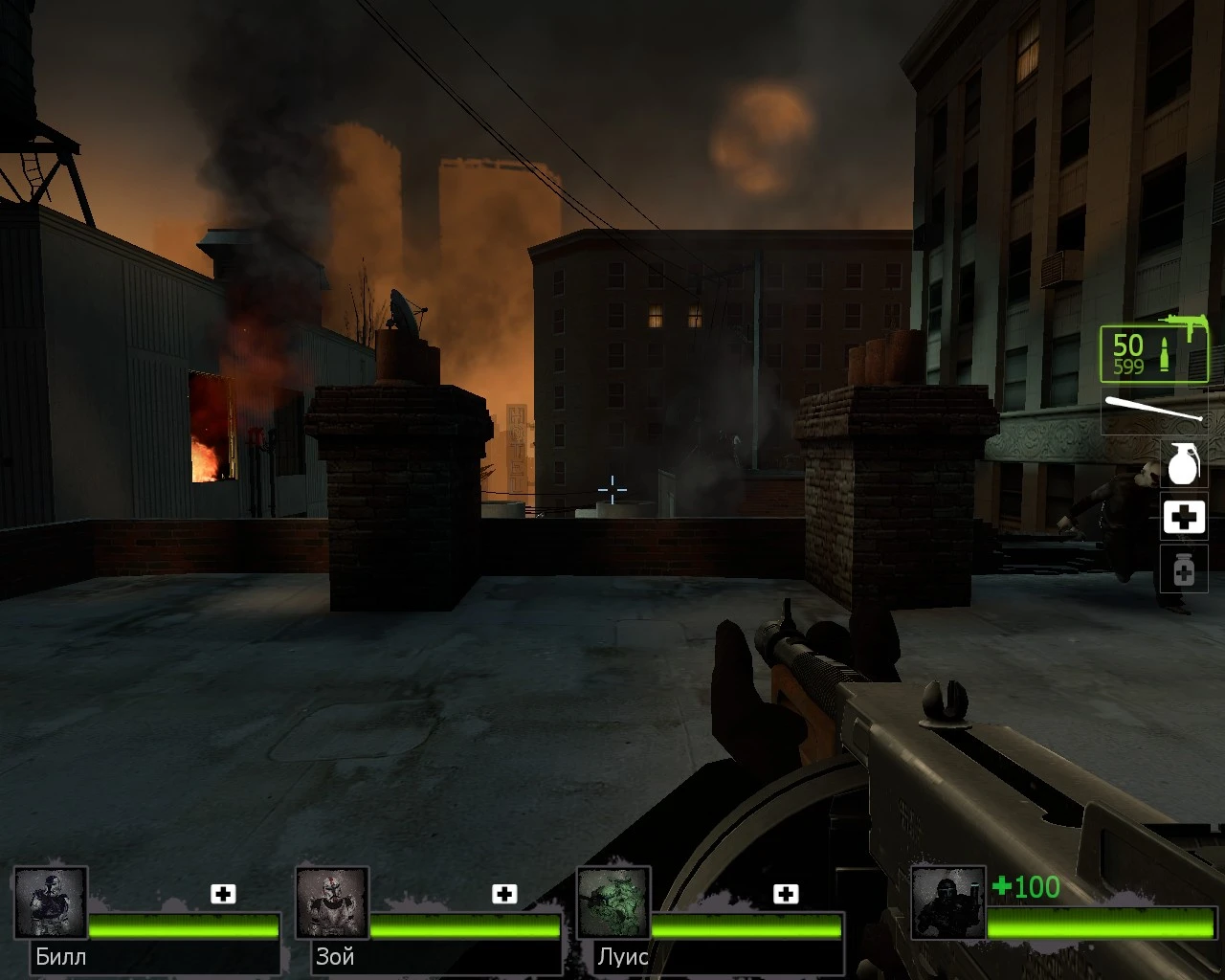Click the crosshair at screen center
The height and width of the screenshot is (980, 1225).
pos(612,491)
